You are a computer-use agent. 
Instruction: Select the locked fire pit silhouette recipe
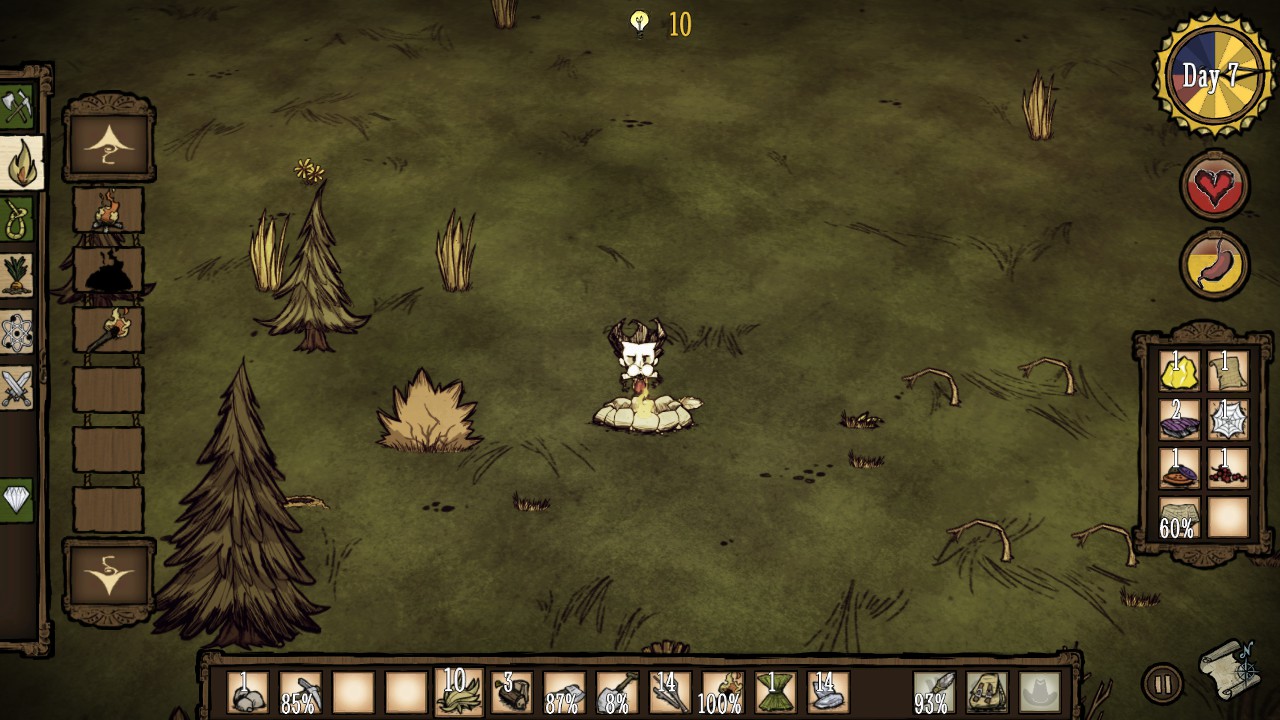(108, 271)
